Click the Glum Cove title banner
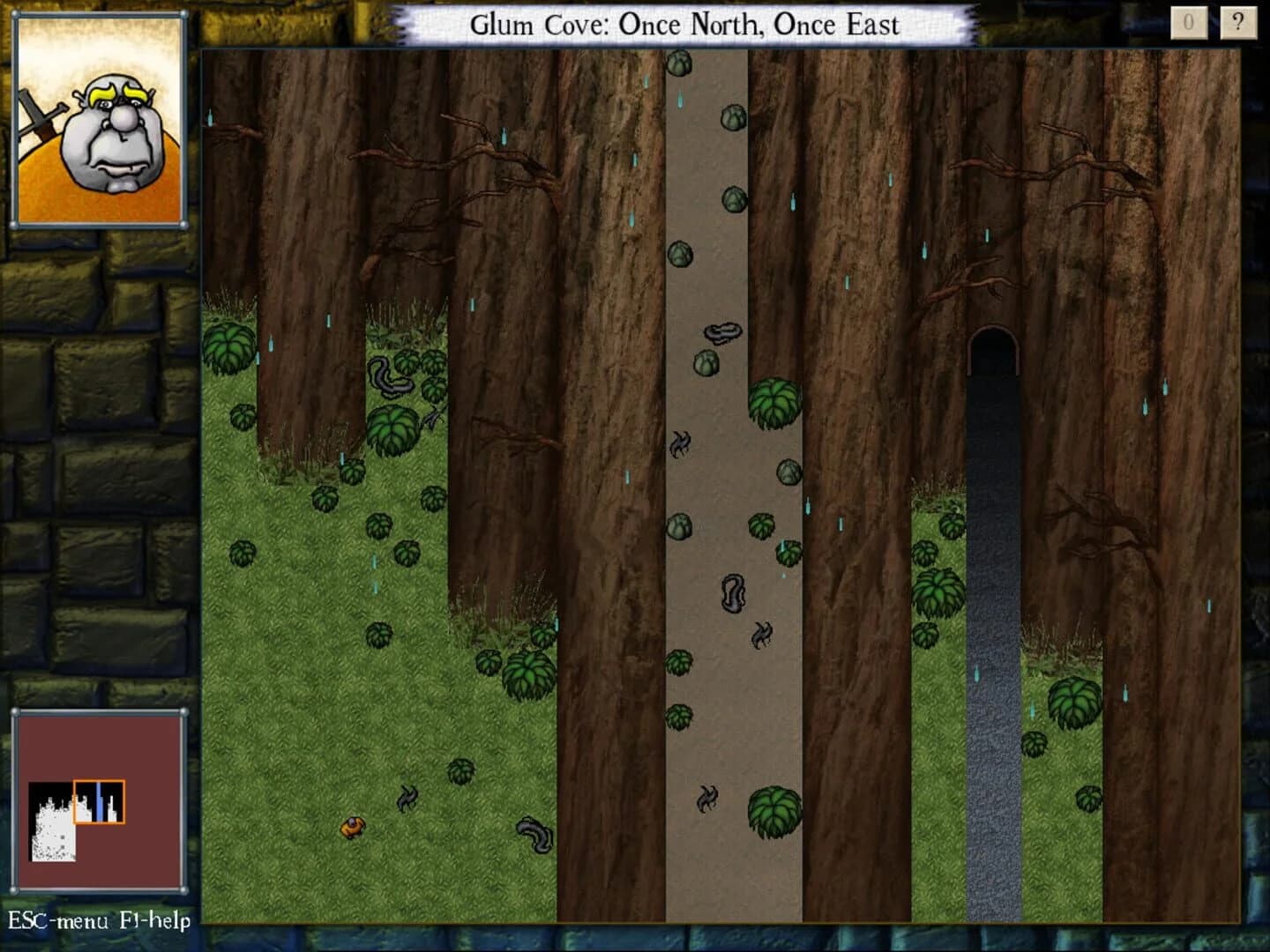The width and height of the screenshot is (1270, 952). click(x=686, y=25)
